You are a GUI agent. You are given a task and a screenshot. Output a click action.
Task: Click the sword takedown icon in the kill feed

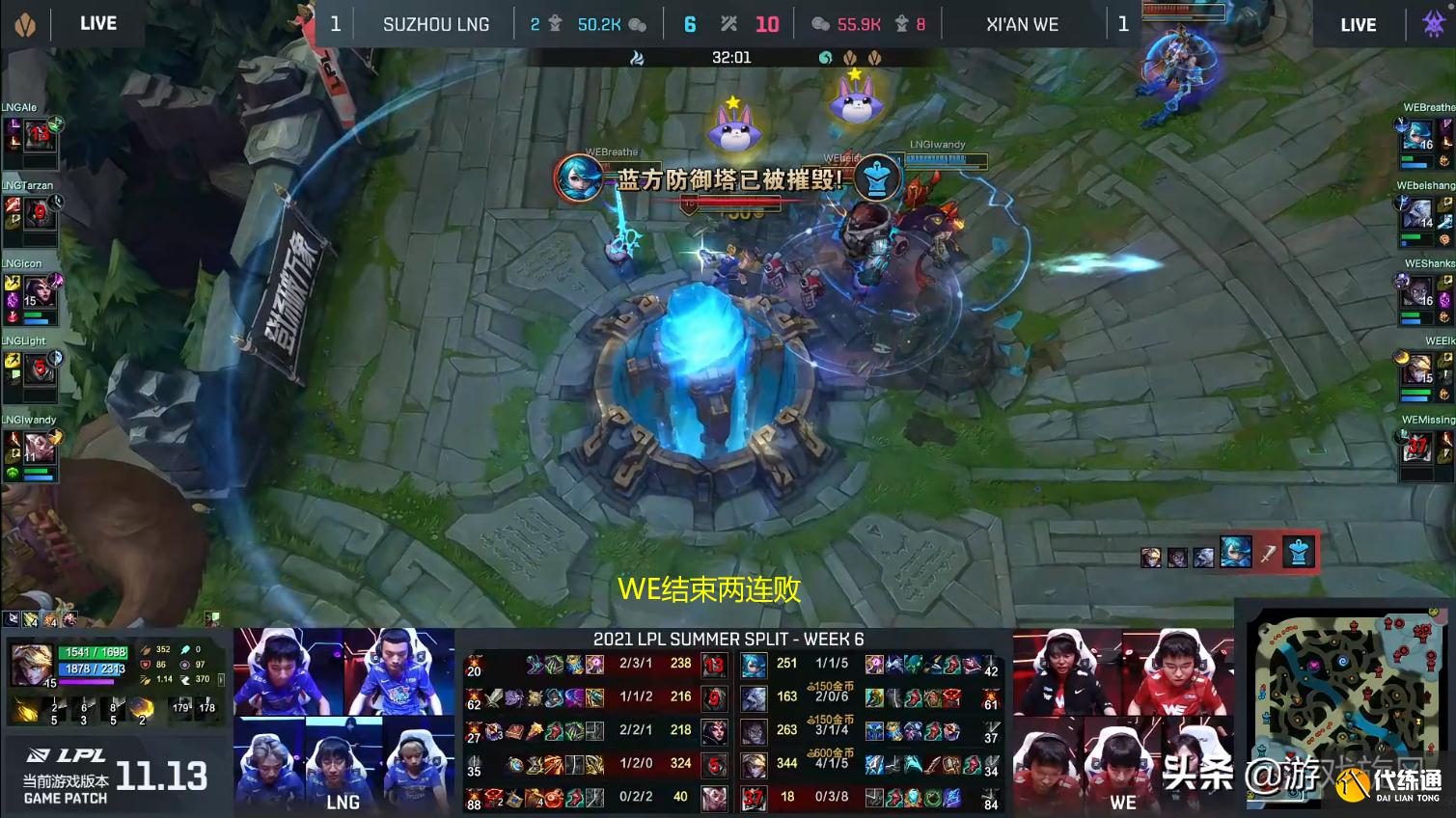click(1268, 553)
